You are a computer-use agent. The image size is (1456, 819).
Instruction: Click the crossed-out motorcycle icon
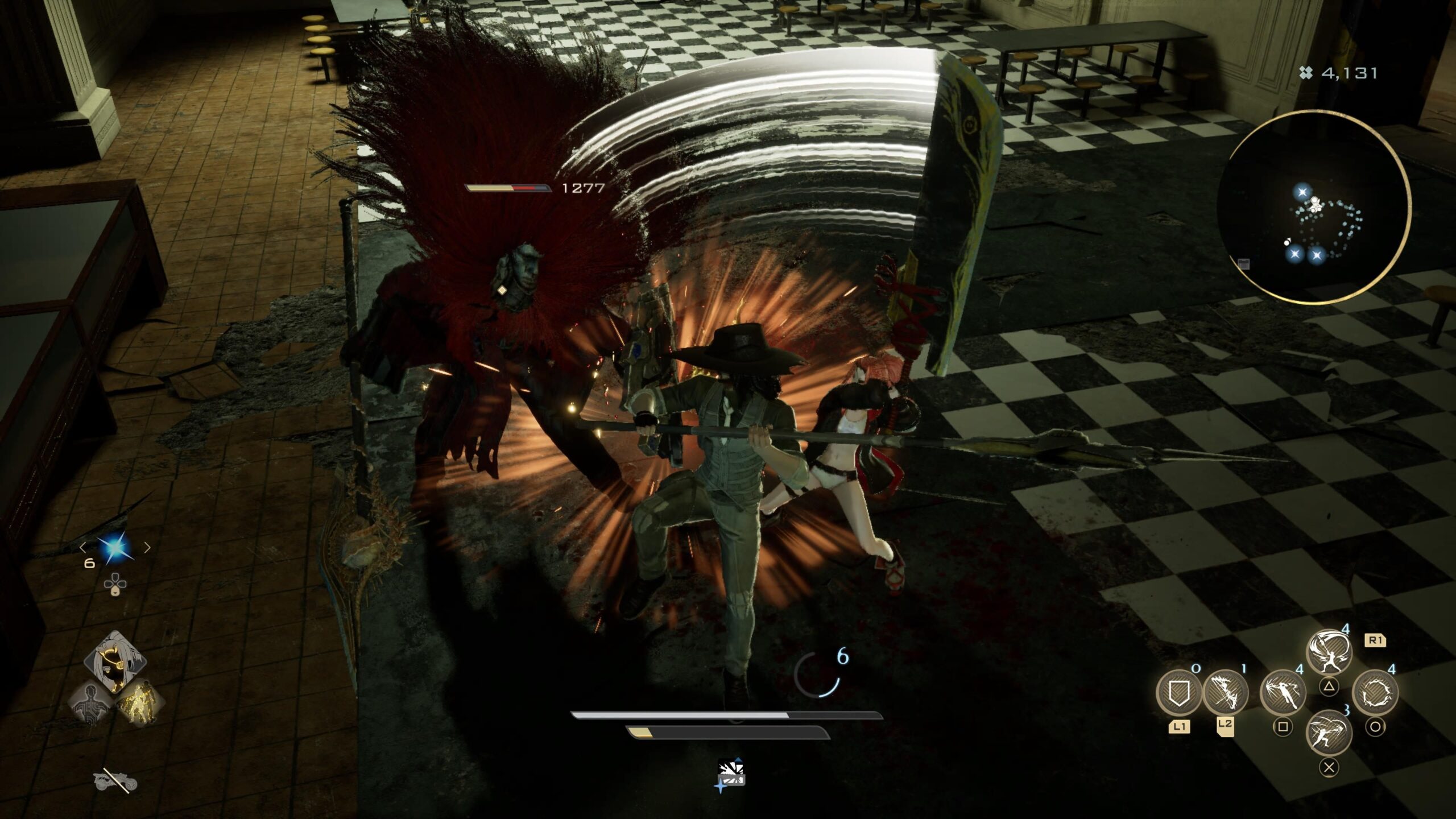[x=115, y=782]
